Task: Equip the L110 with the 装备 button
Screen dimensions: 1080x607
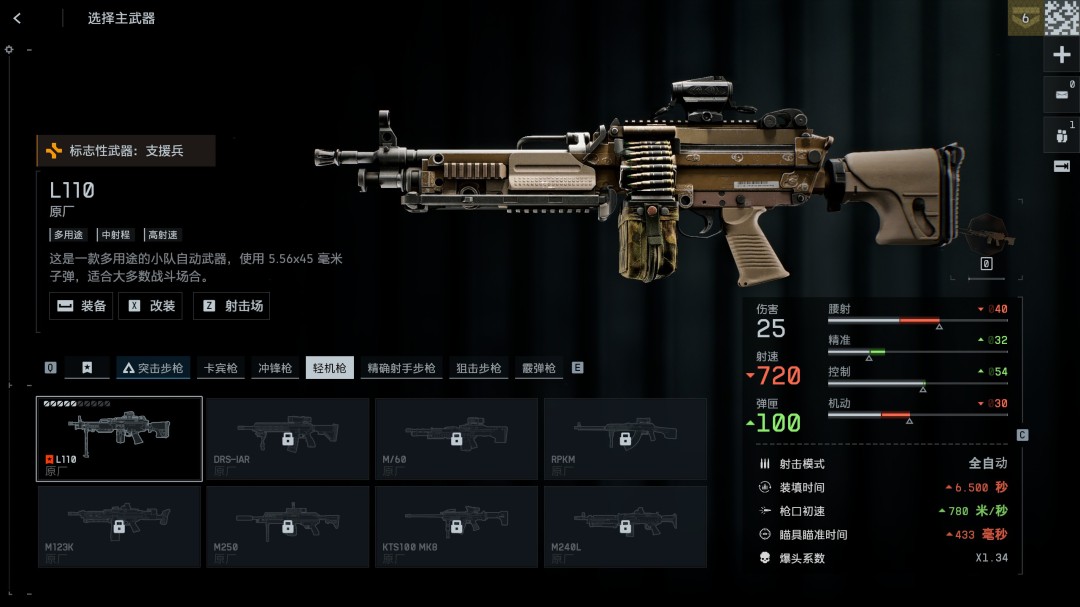Action: click(x=81, y=306)
